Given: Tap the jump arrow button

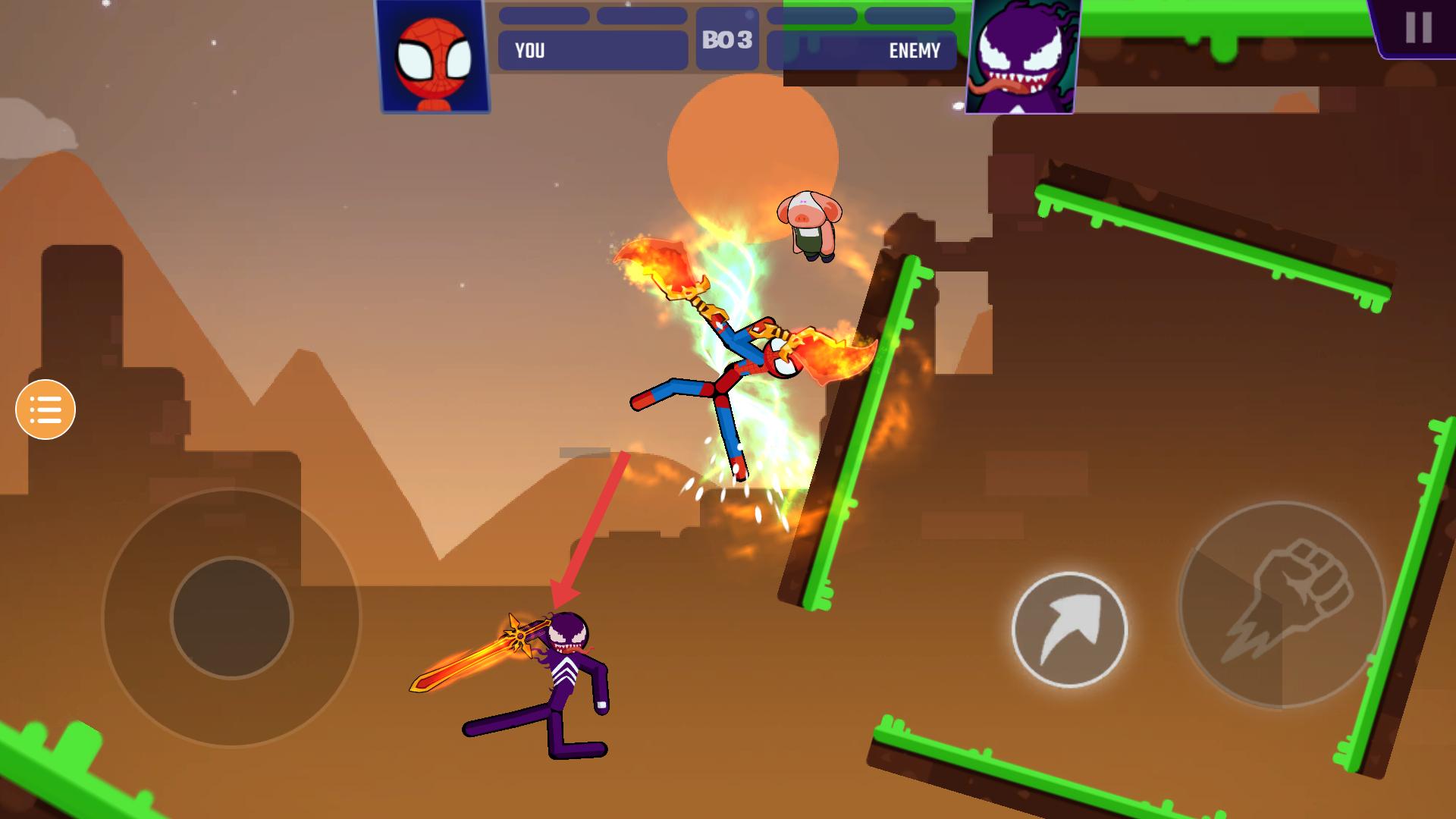Looking at the screenshot, I should pos(1069,629).
